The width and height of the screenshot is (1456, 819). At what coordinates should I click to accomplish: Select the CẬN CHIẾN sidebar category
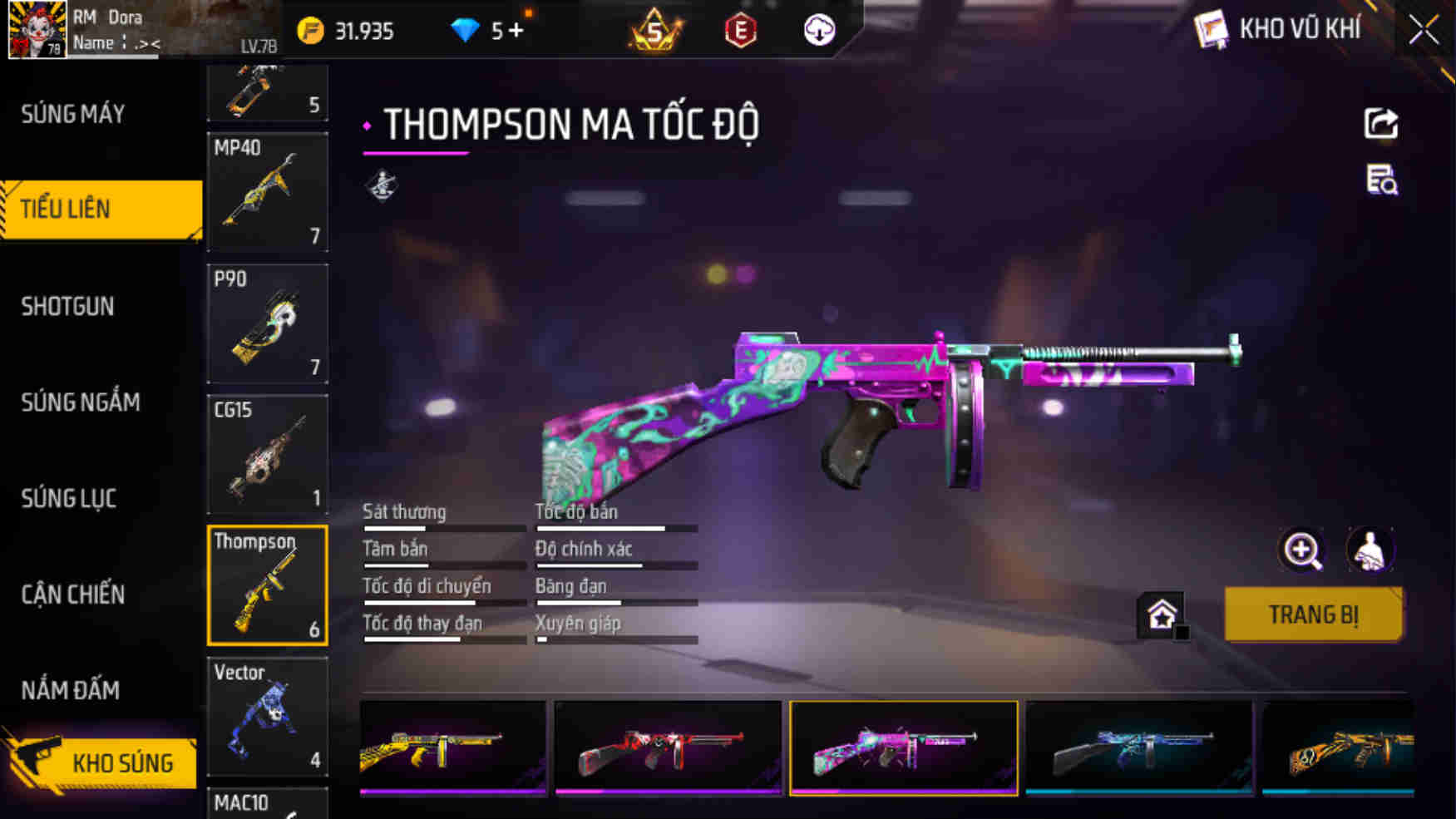(x=74, y=595)
